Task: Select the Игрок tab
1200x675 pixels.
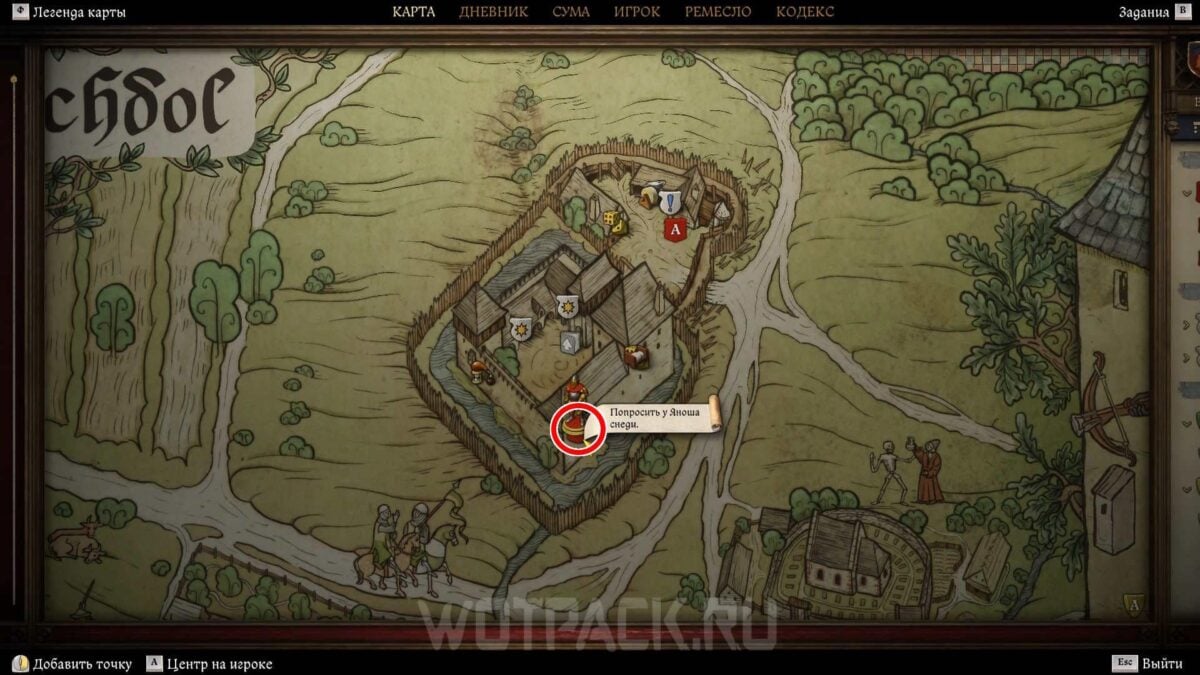Action: click(637, 12)
